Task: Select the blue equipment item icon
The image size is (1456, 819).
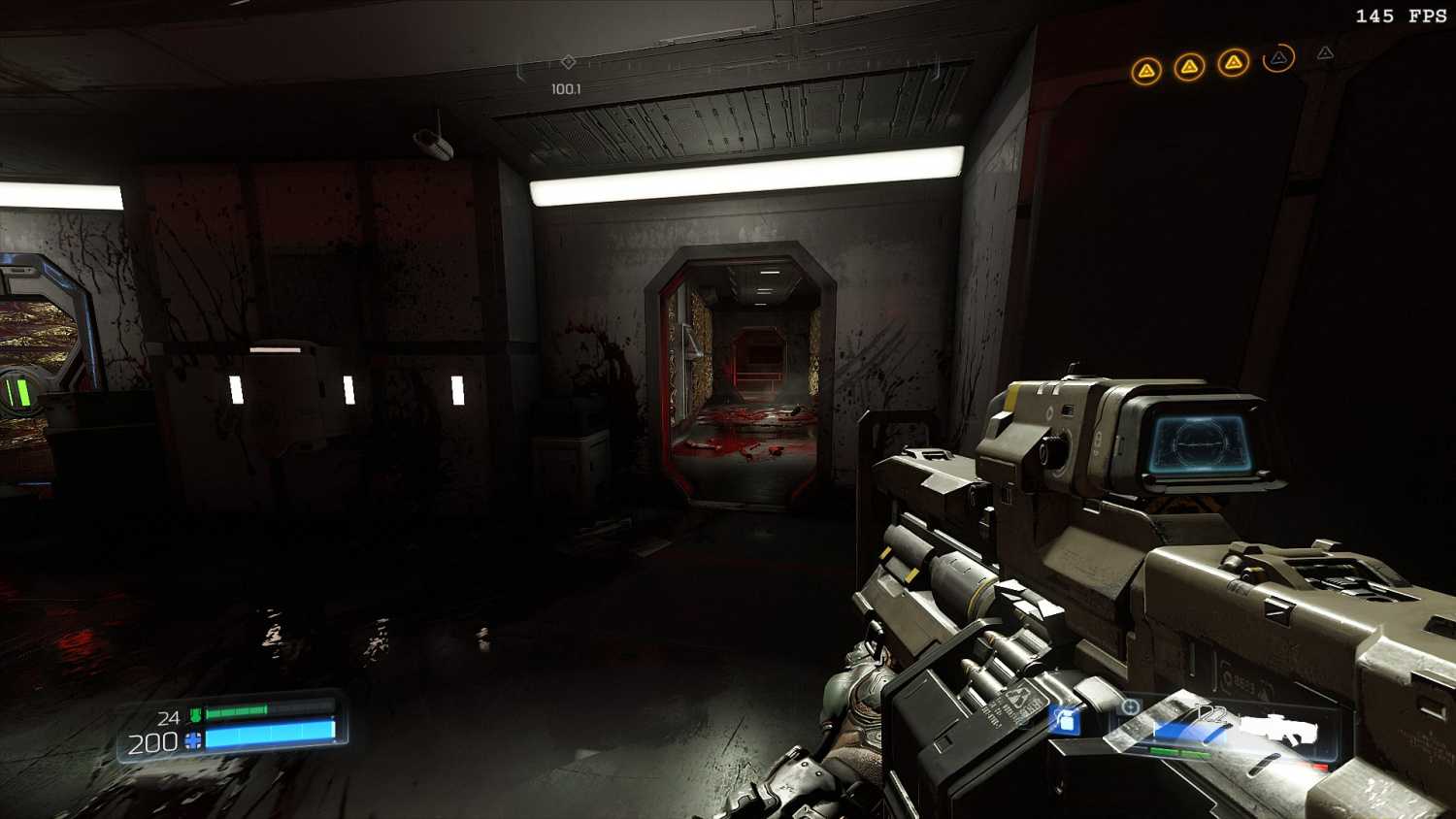Action: coord(1065,720)
